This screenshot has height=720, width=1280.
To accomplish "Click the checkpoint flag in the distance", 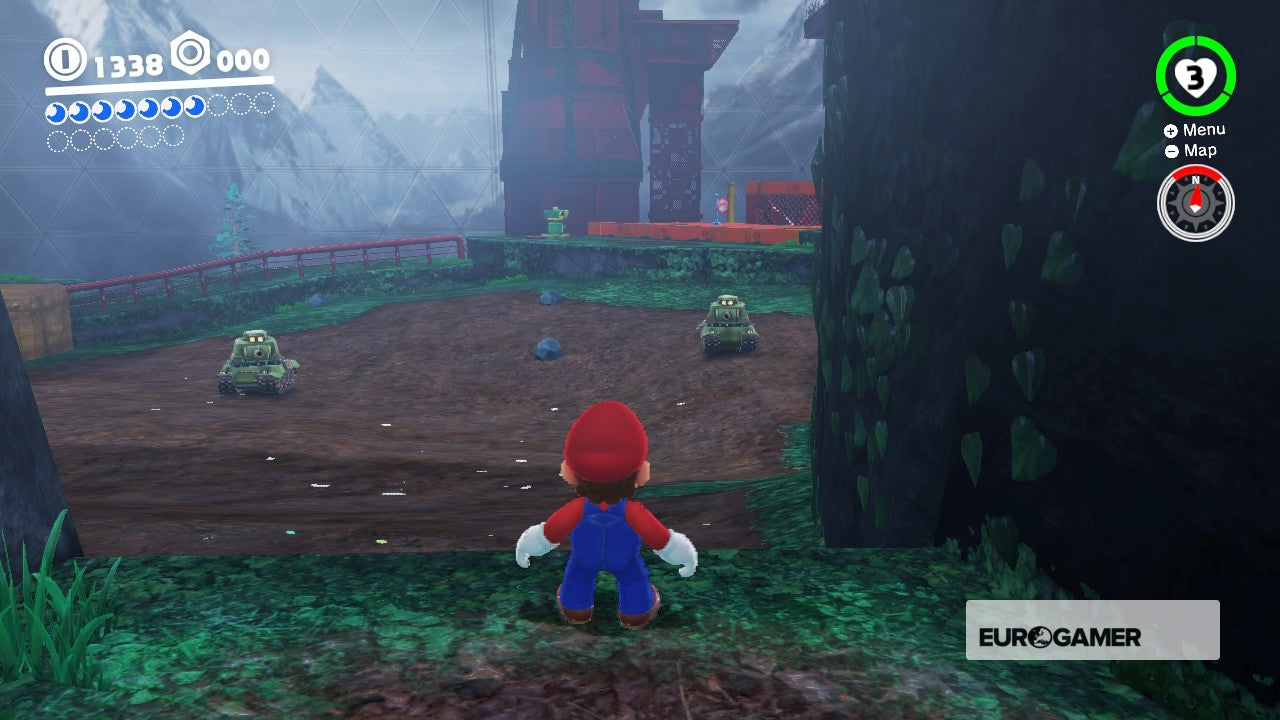I will [x=719, y=203].
